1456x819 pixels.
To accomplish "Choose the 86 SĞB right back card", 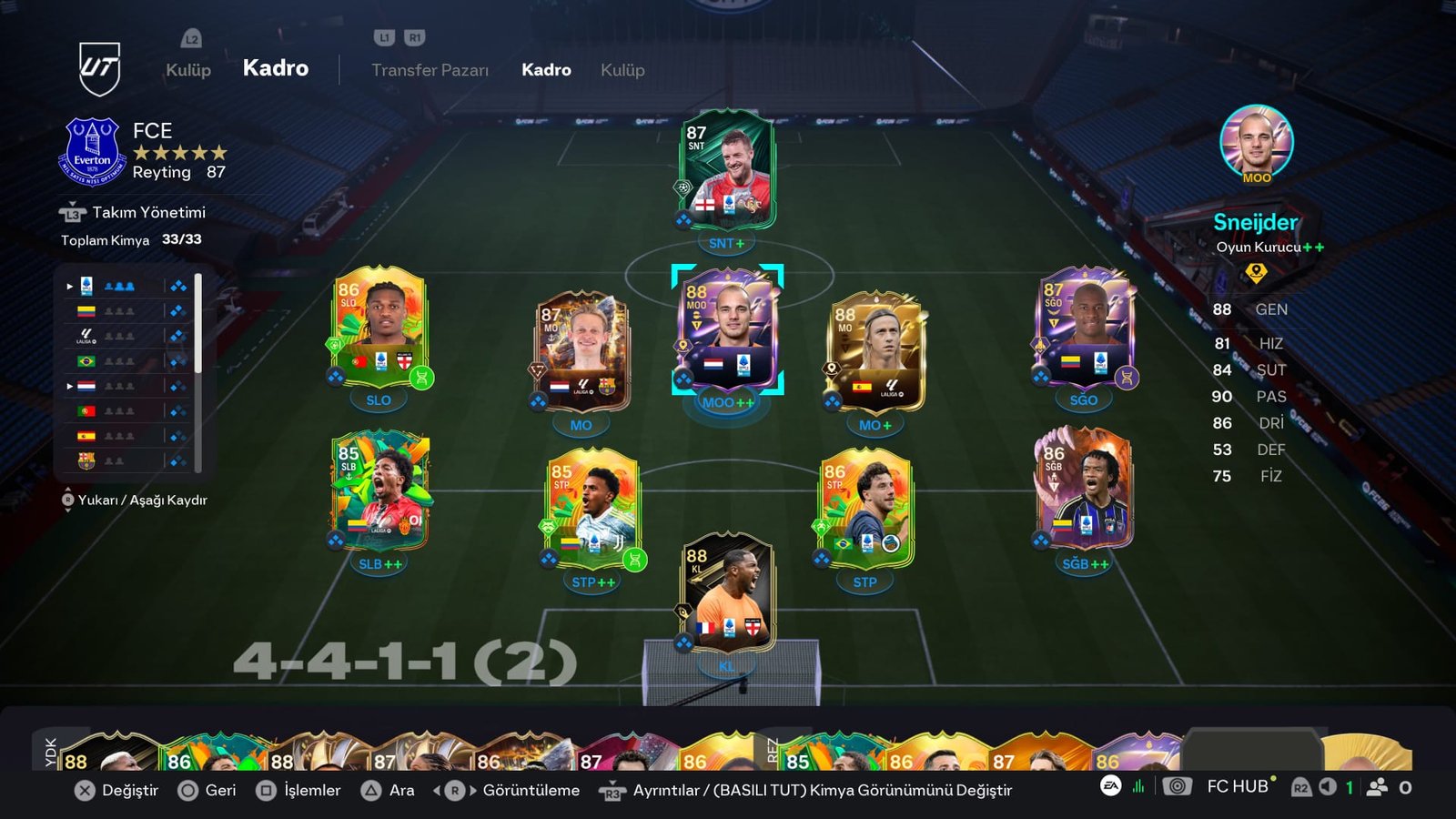I will point(1083,491).
